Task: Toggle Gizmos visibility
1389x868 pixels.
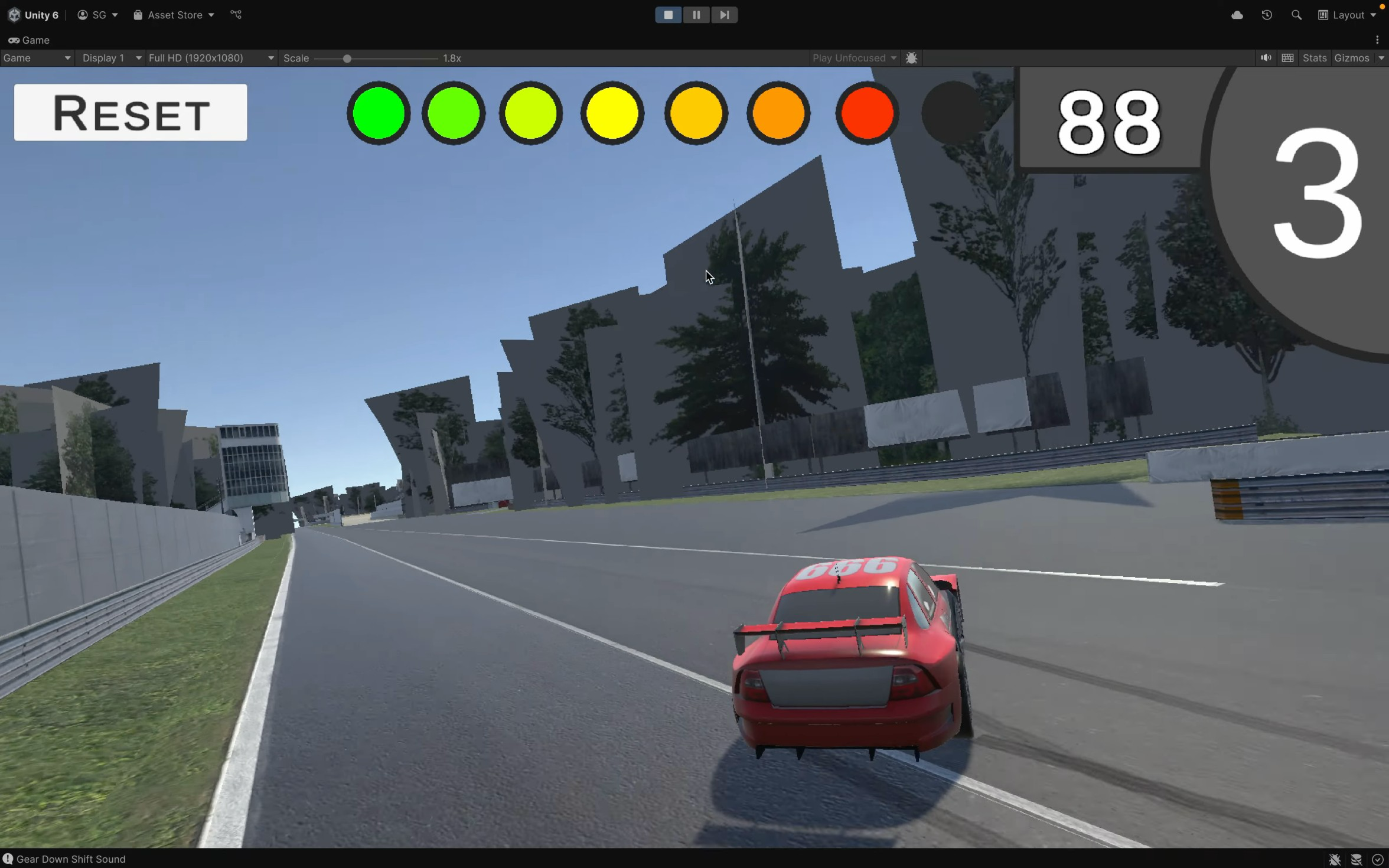Action: pyautogui.click(x=1352, y=58)
